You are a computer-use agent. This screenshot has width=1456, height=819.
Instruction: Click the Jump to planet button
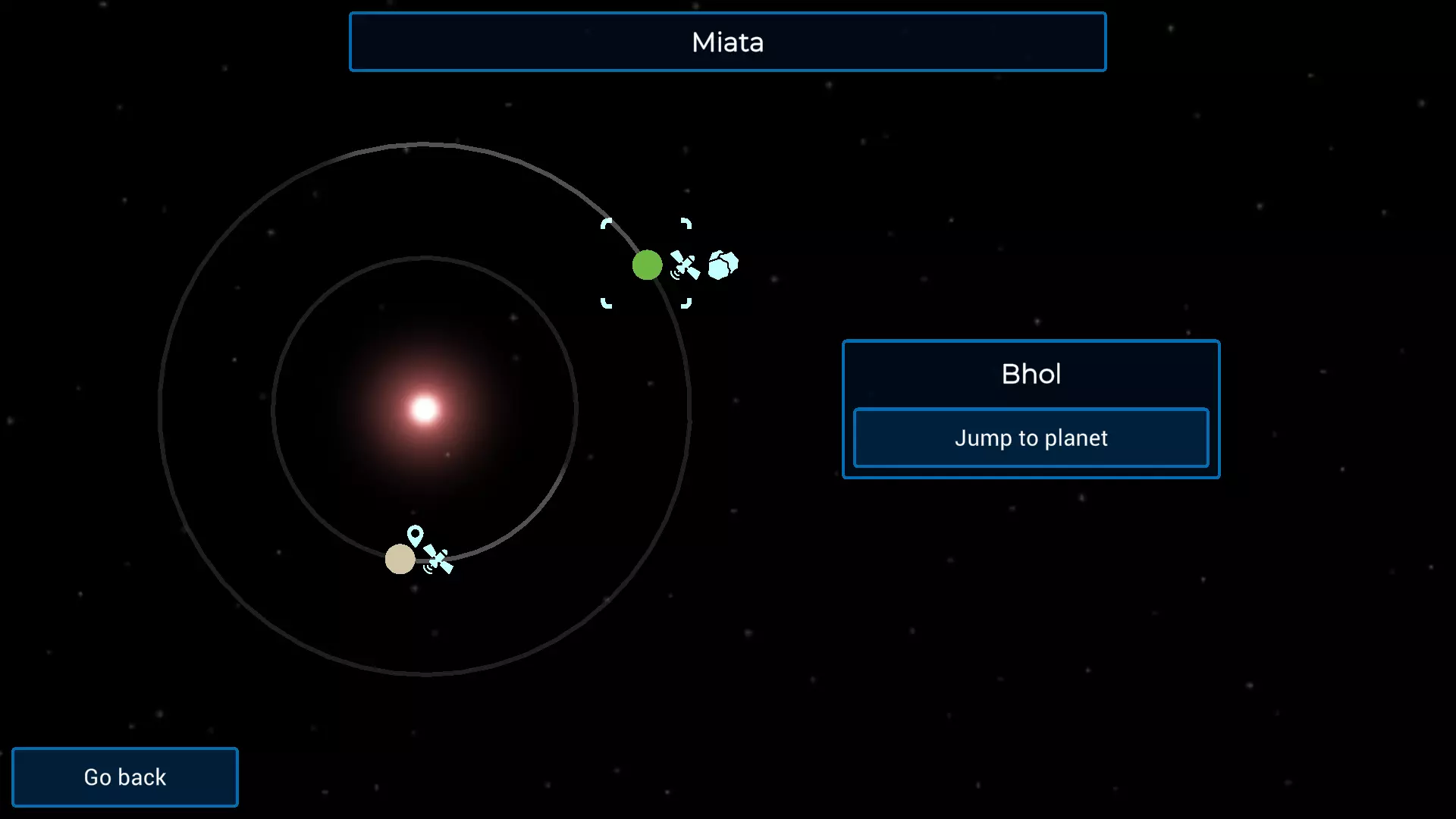click(x=1031, y=438)
